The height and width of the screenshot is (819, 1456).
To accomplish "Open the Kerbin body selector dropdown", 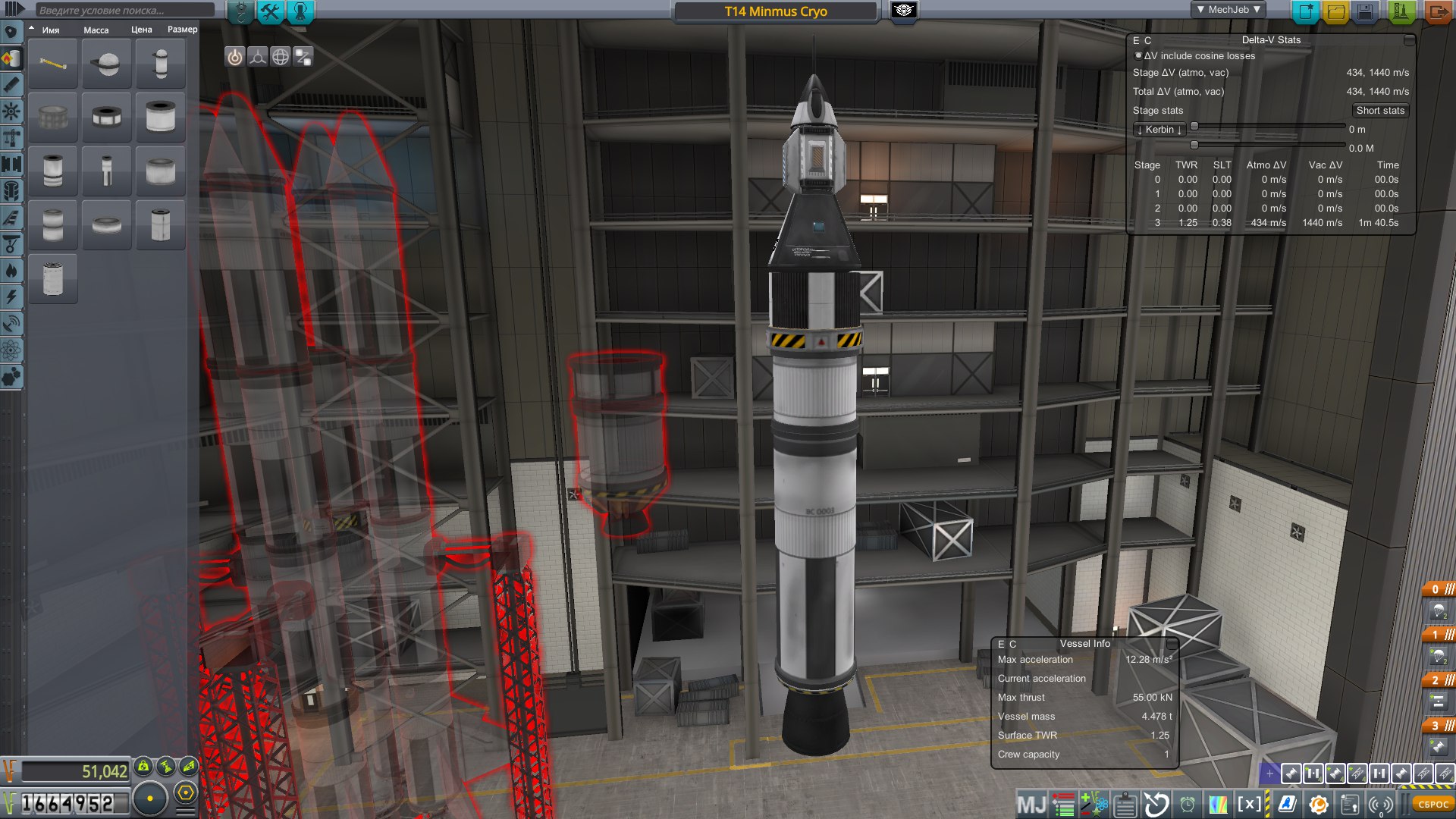I will point(1158,129).
